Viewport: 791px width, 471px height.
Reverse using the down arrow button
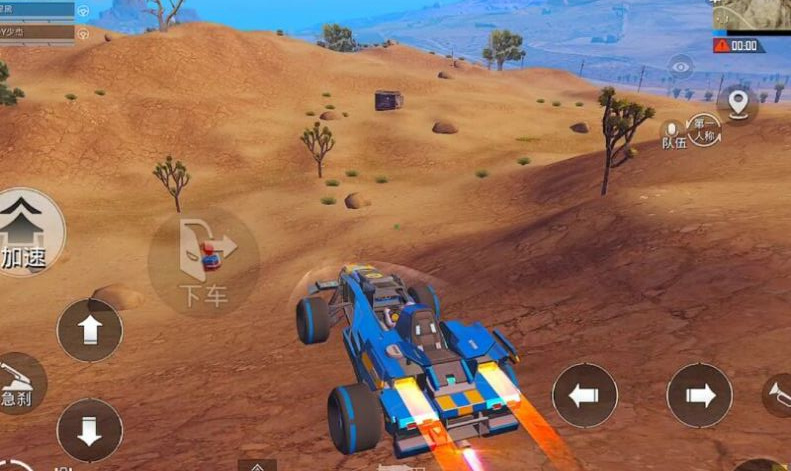click(x=90, y=430)
